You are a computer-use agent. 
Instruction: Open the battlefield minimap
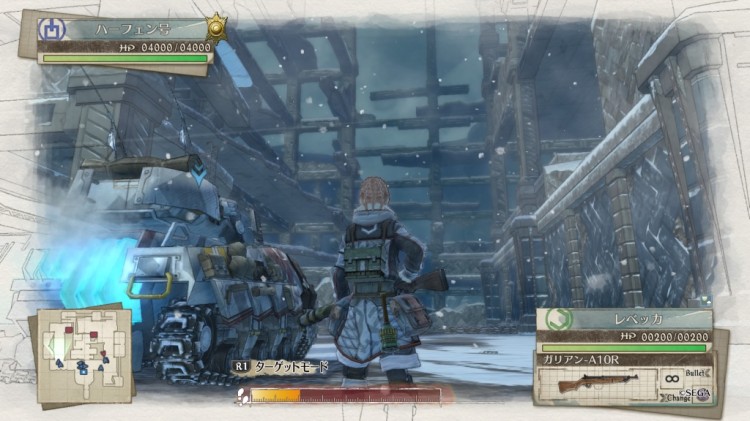(82, 356)
